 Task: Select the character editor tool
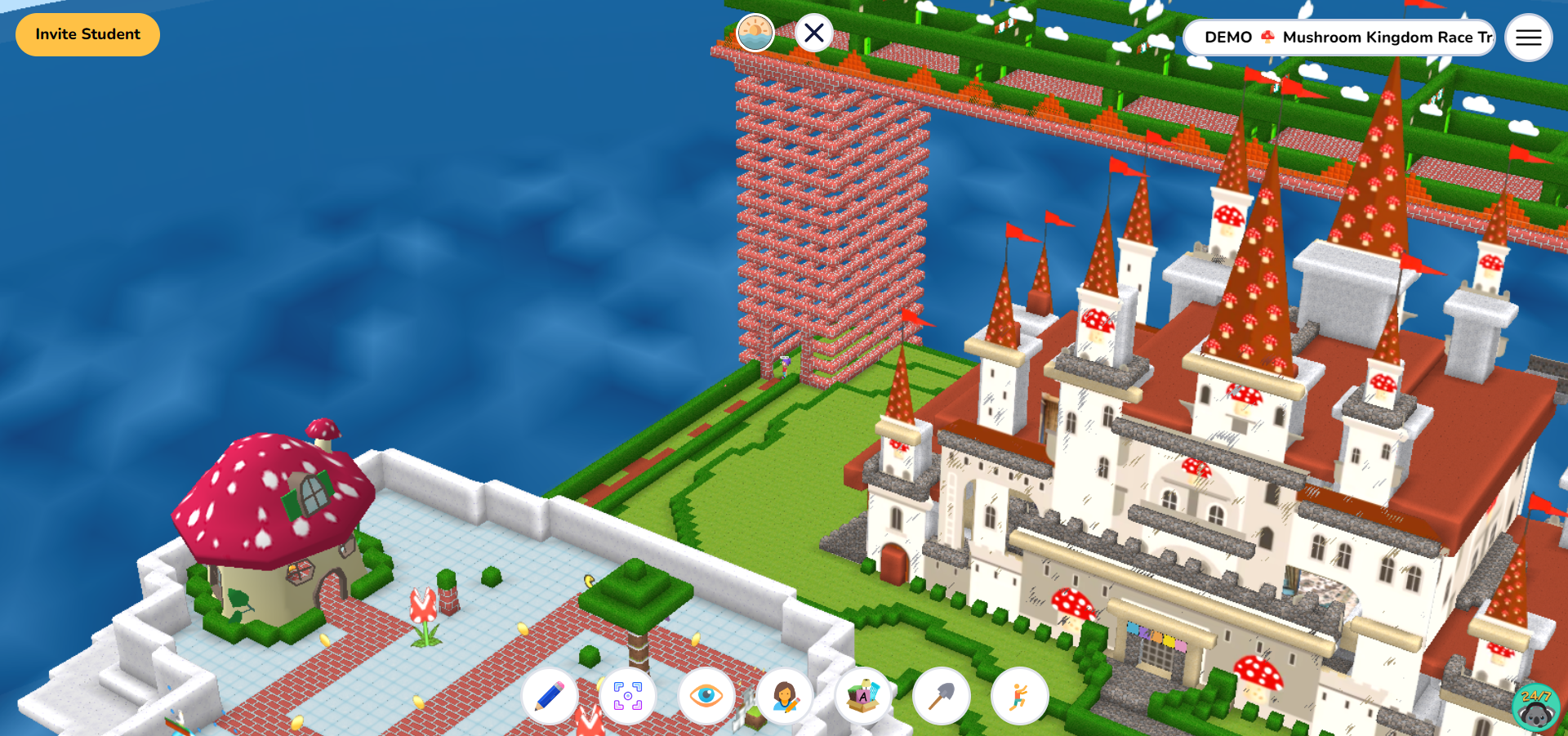pos(783,695)
